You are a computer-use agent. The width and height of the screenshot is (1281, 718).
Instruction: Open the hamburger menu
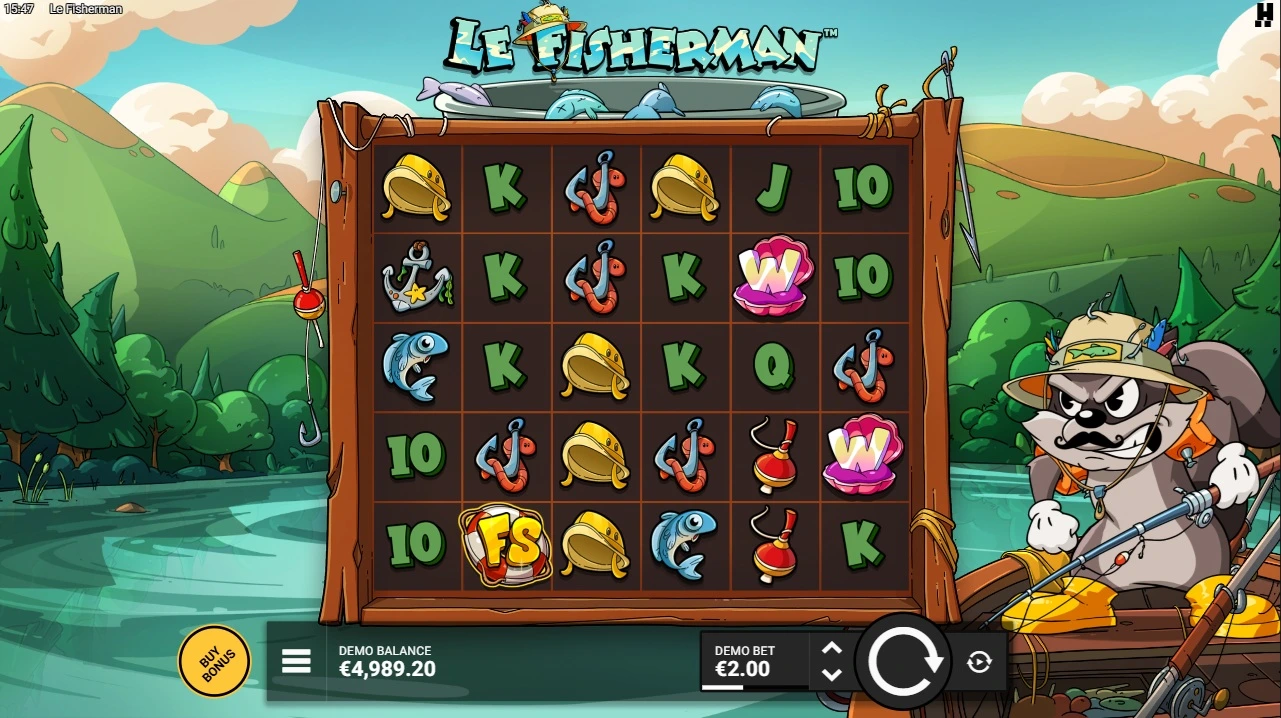[296, 661]
